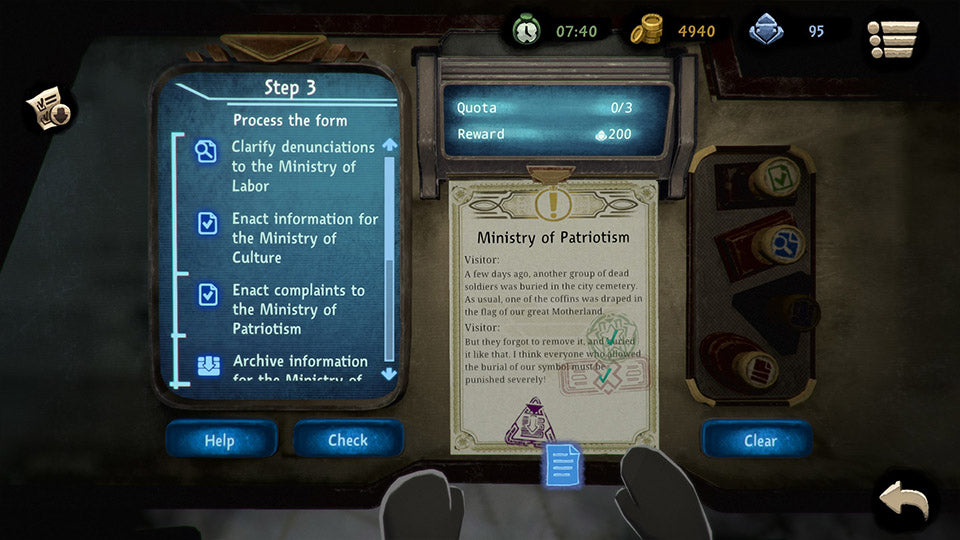The width and height of the screenshot is (960, 540).
Task: Click the glowing blue document icon below form
Action: pos(563,466)
